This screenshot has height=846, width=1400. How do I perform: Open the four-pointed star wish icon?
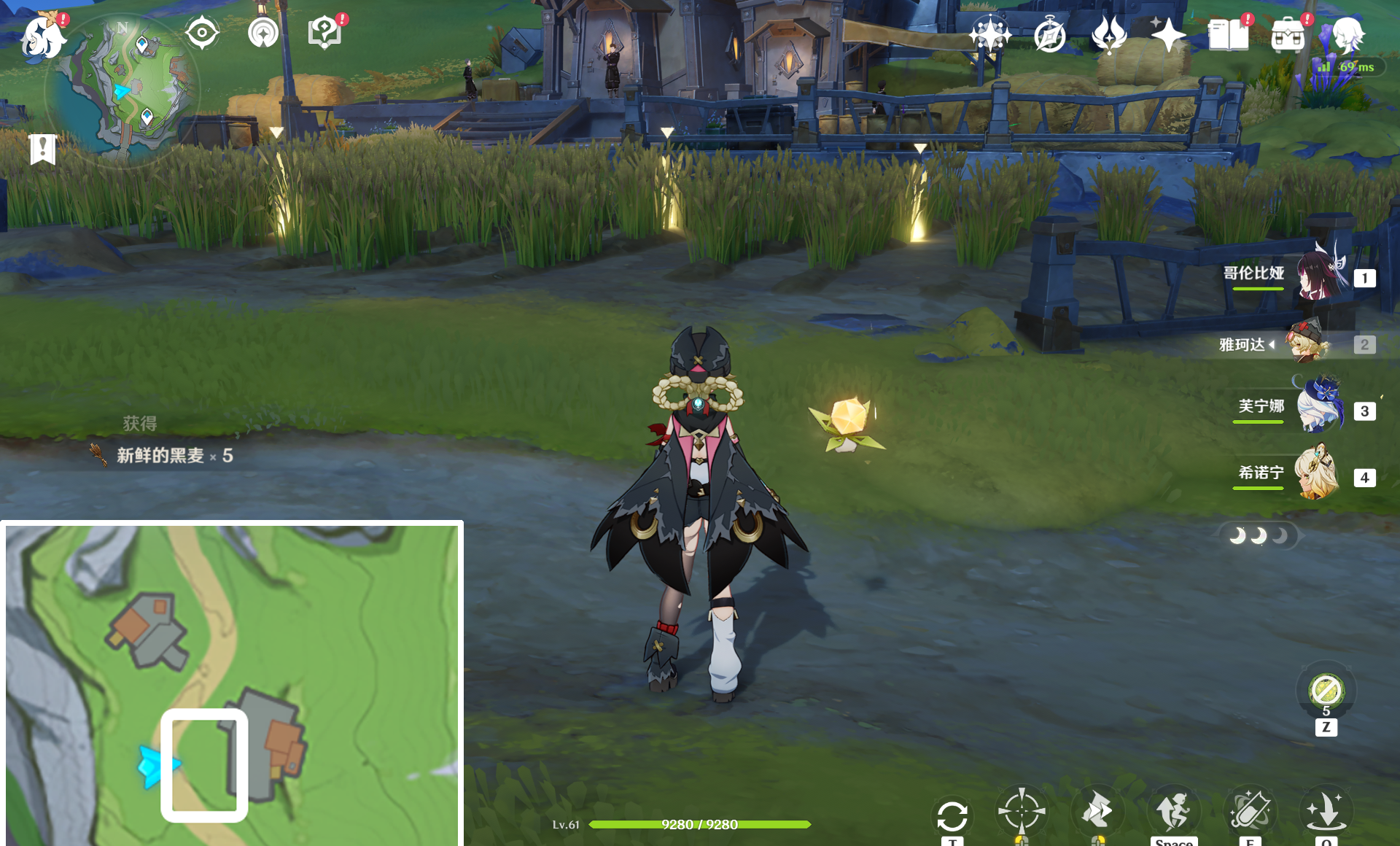point(1168,34)
